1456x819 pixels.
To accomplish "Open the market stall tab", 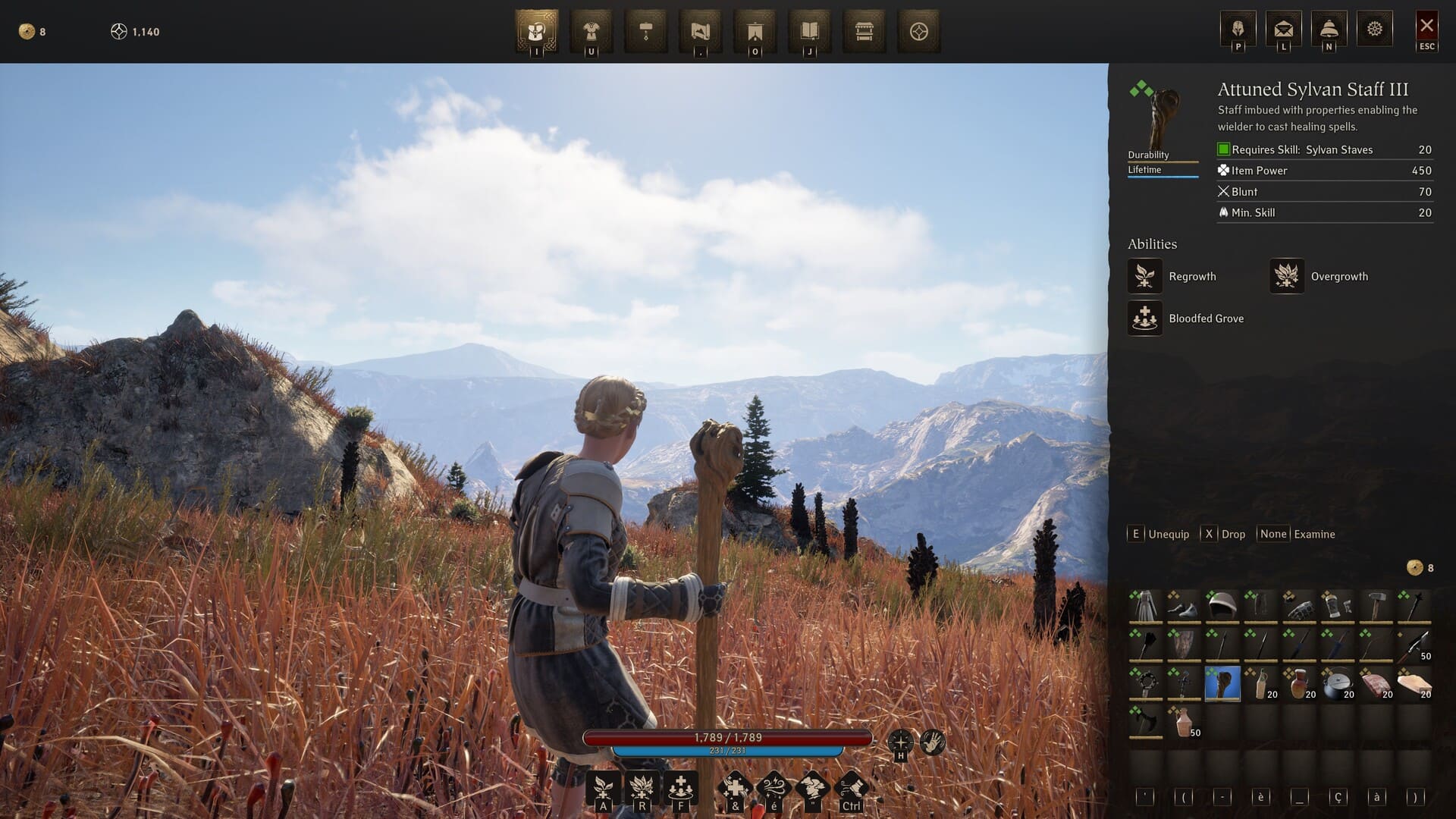I will 864,31.
